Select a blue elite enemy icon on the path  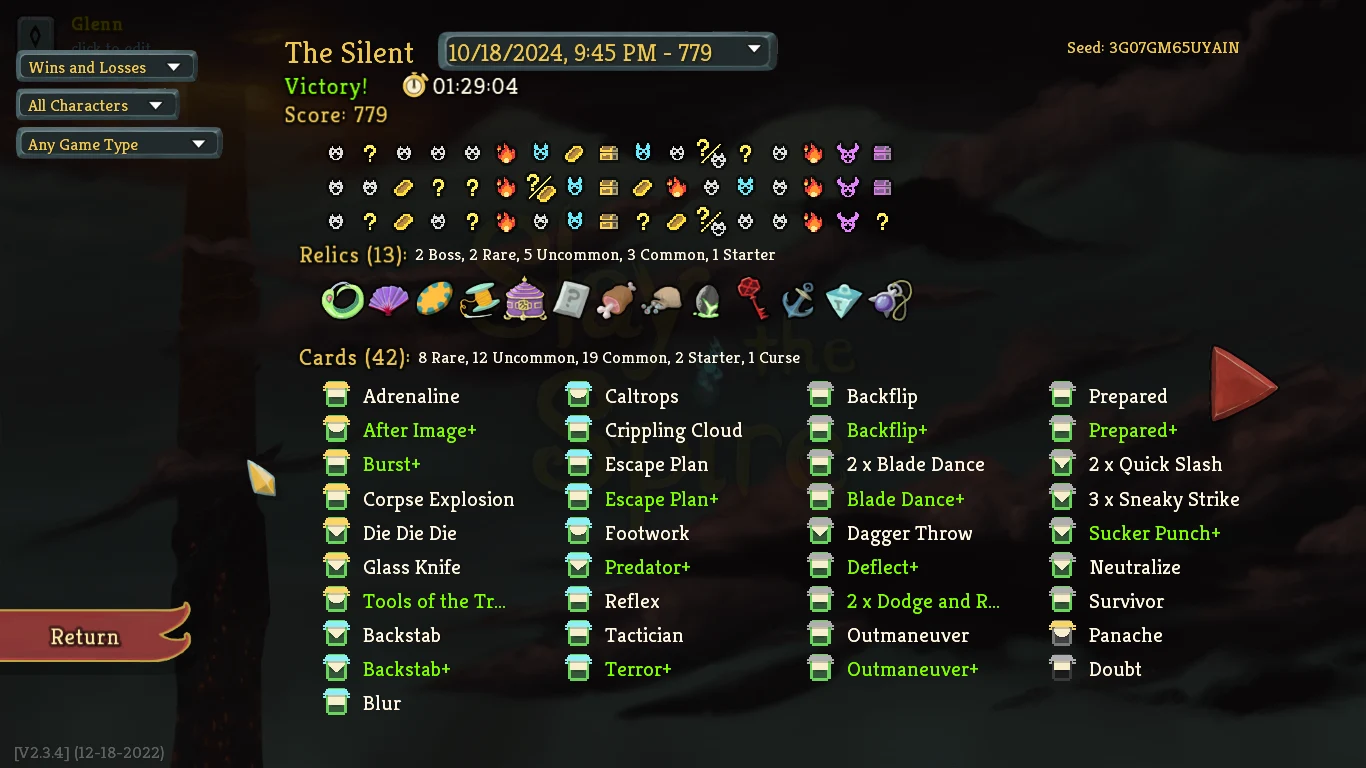(540, 152)
